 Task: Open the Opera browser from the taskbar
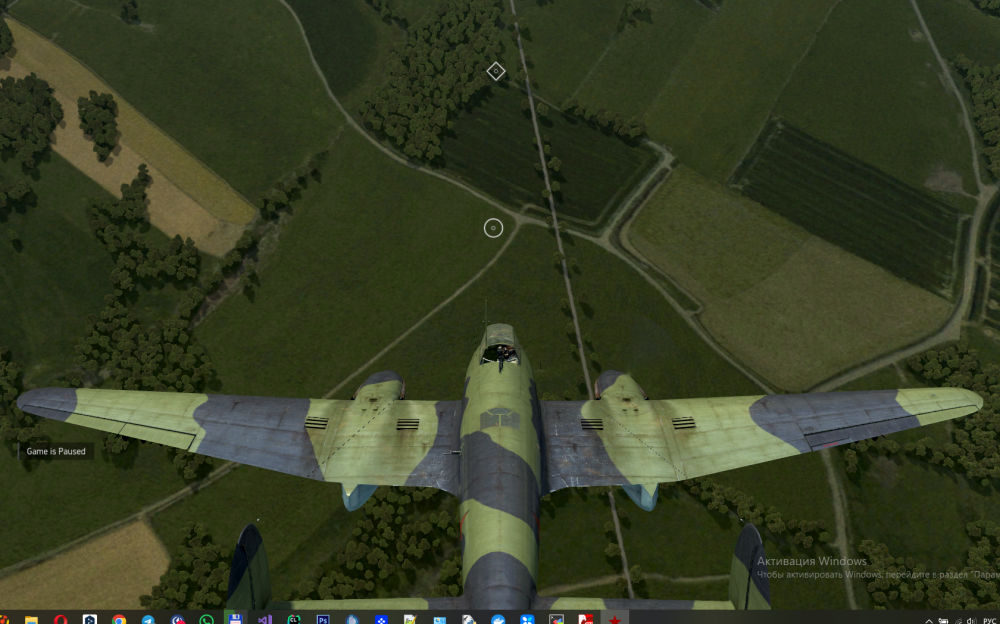click(61, 619)
